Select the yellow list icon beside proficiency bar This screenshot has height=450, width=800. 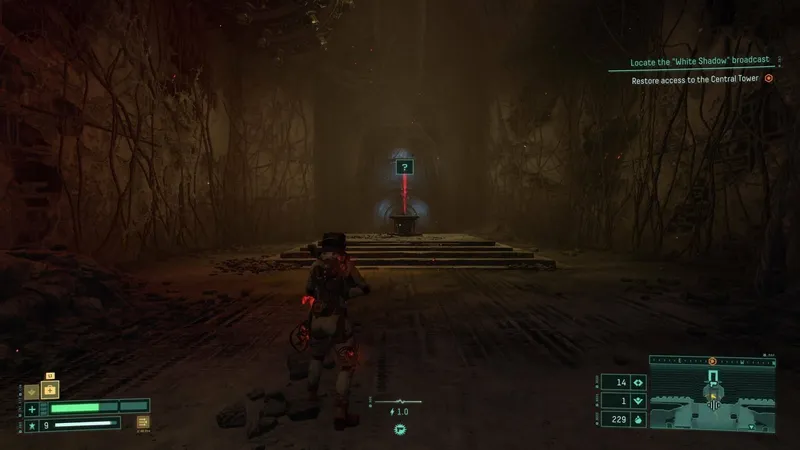coord(143,423)
